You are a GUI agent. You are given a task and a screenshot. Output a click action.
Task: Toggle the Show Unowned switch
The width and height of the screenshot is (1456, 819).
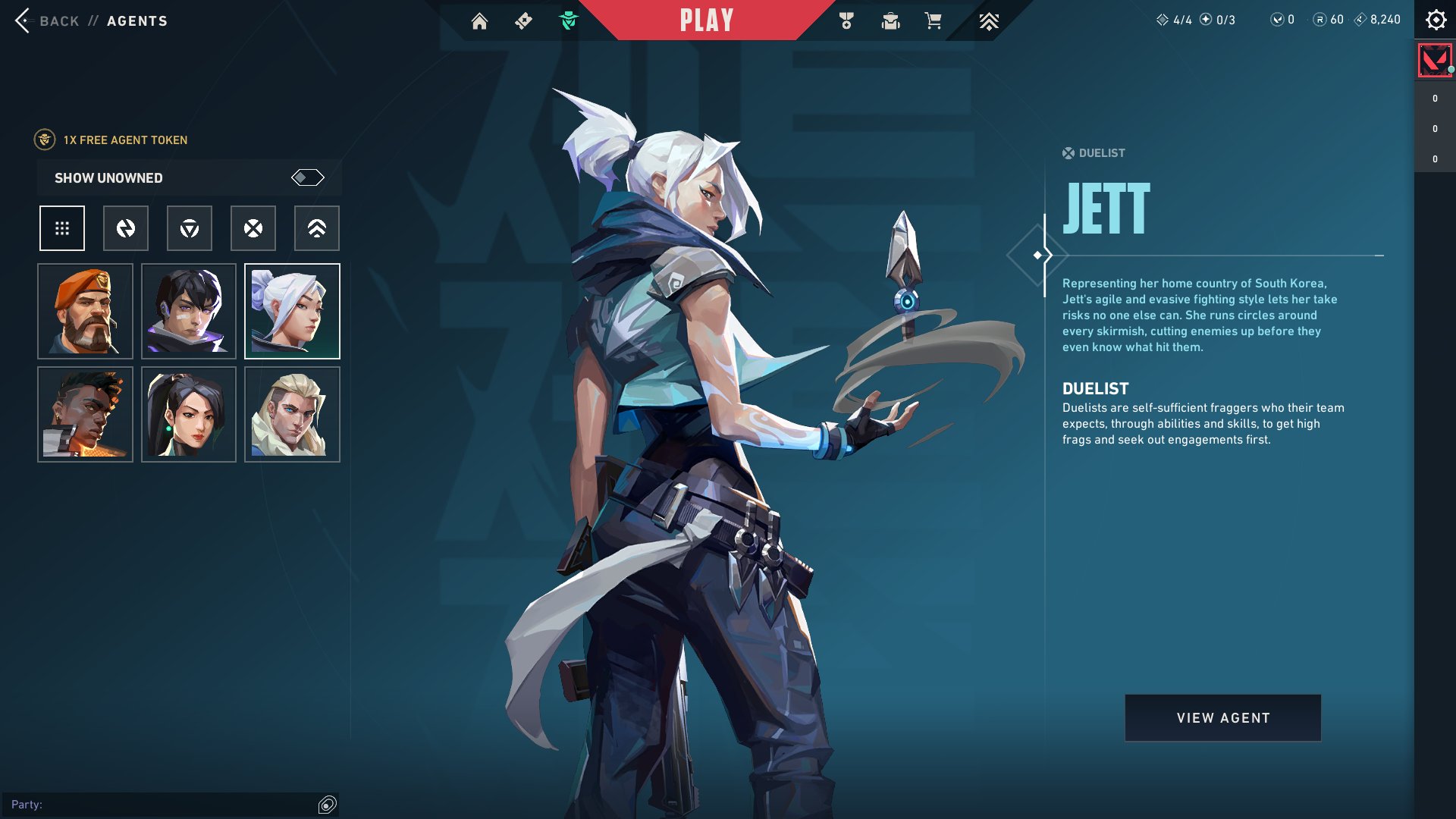tap(307, 177)
